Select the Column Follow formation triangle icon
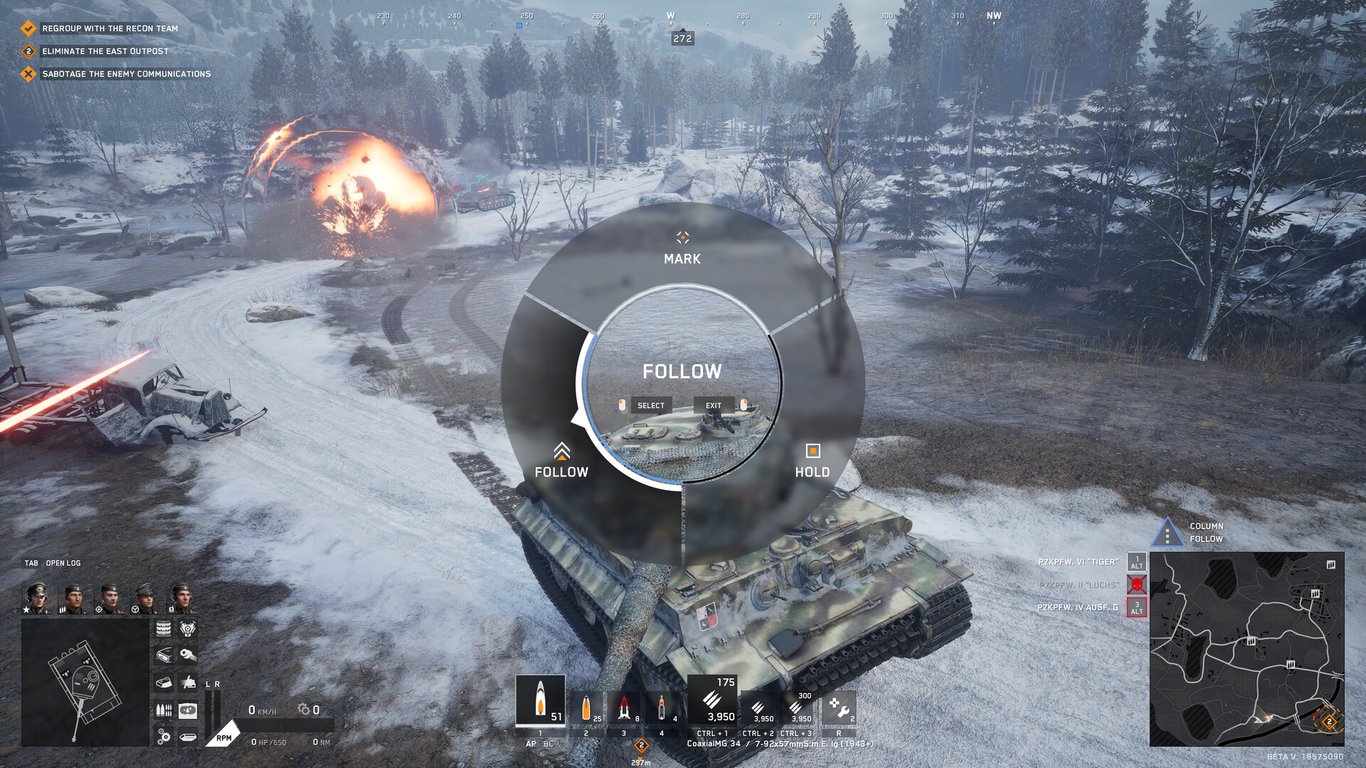Image resolution: width=1366 pixels, height=768 pixels. (x=1168, y=531)
